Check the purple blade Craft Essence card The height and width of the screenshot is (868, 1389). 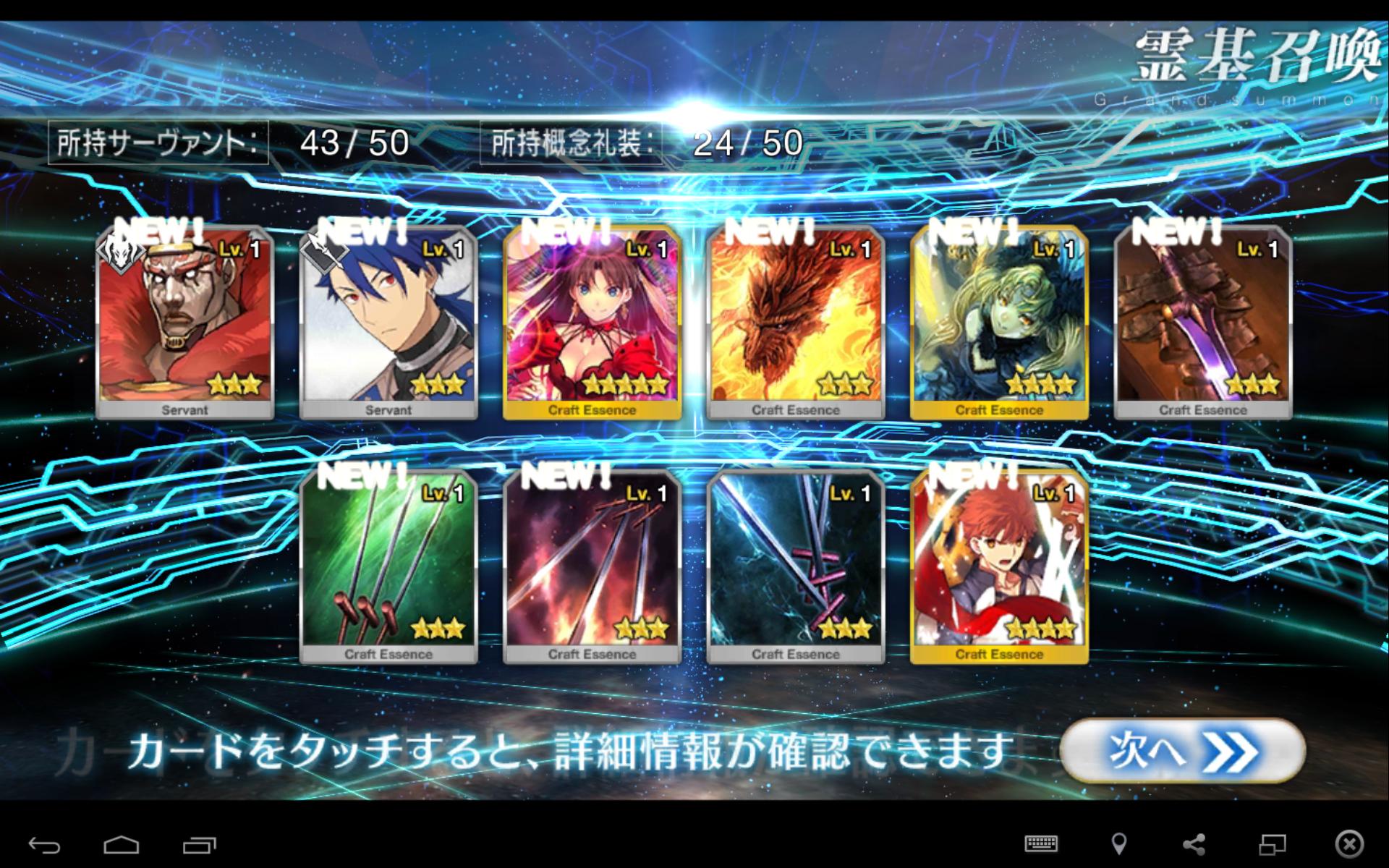(1203, 323)
